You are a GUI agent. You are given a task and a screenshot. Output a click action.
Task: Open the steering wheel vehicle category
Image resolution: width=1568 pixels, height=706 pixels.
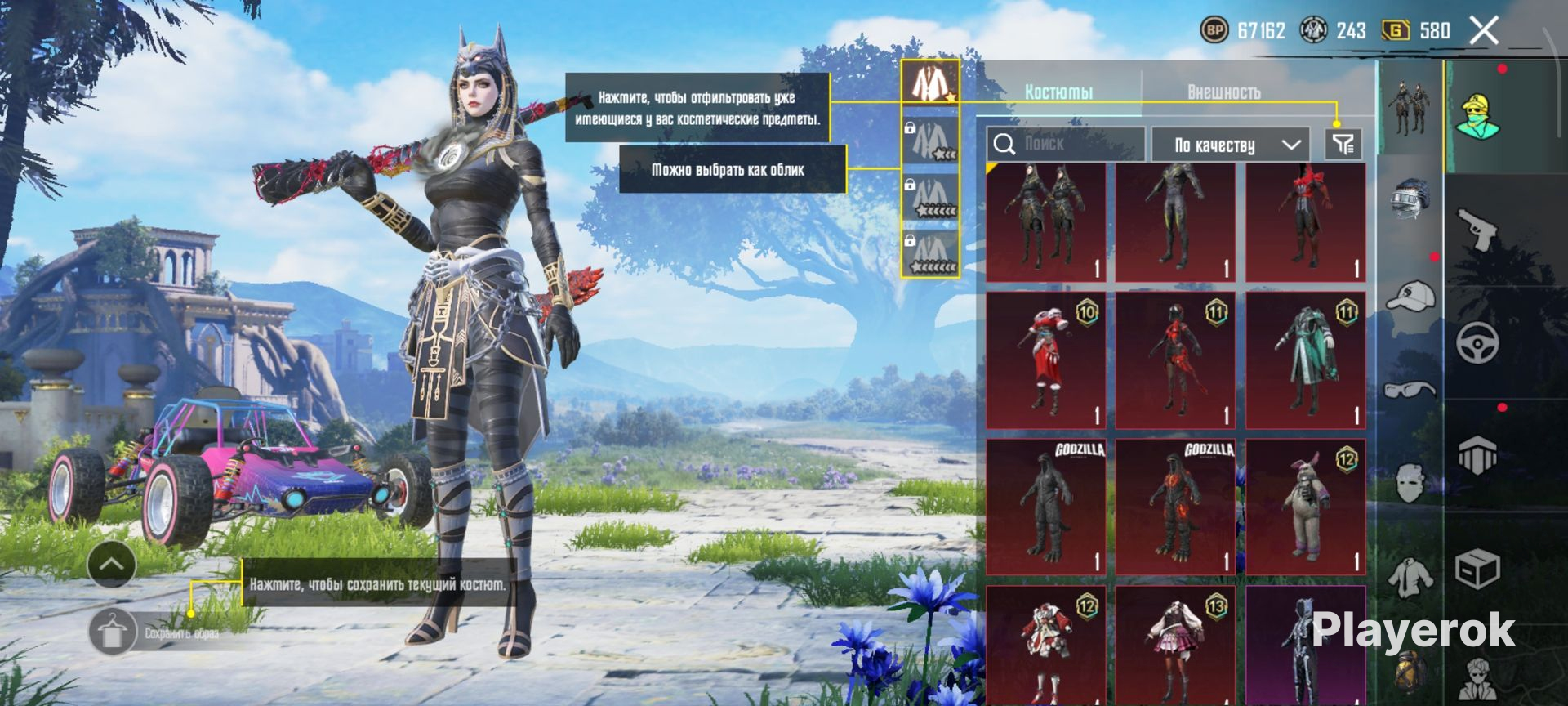(1478, 342)
